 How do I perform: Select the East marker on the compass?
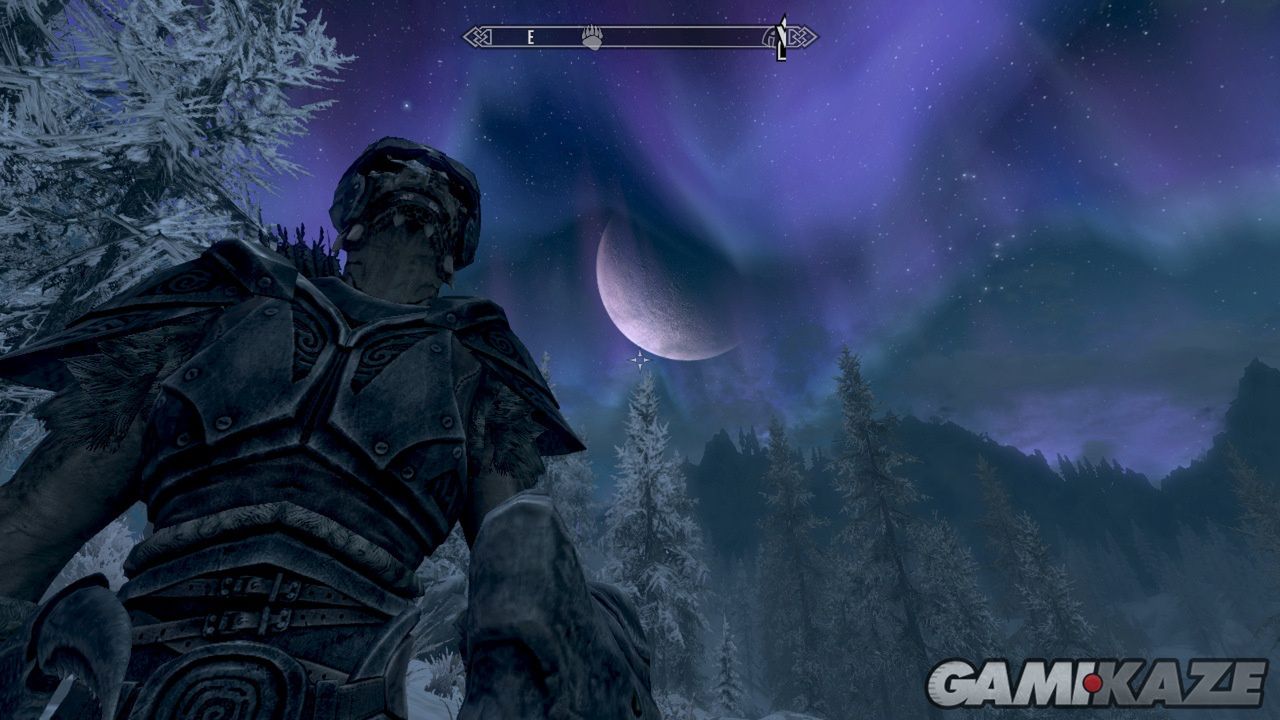click(532, 38)
